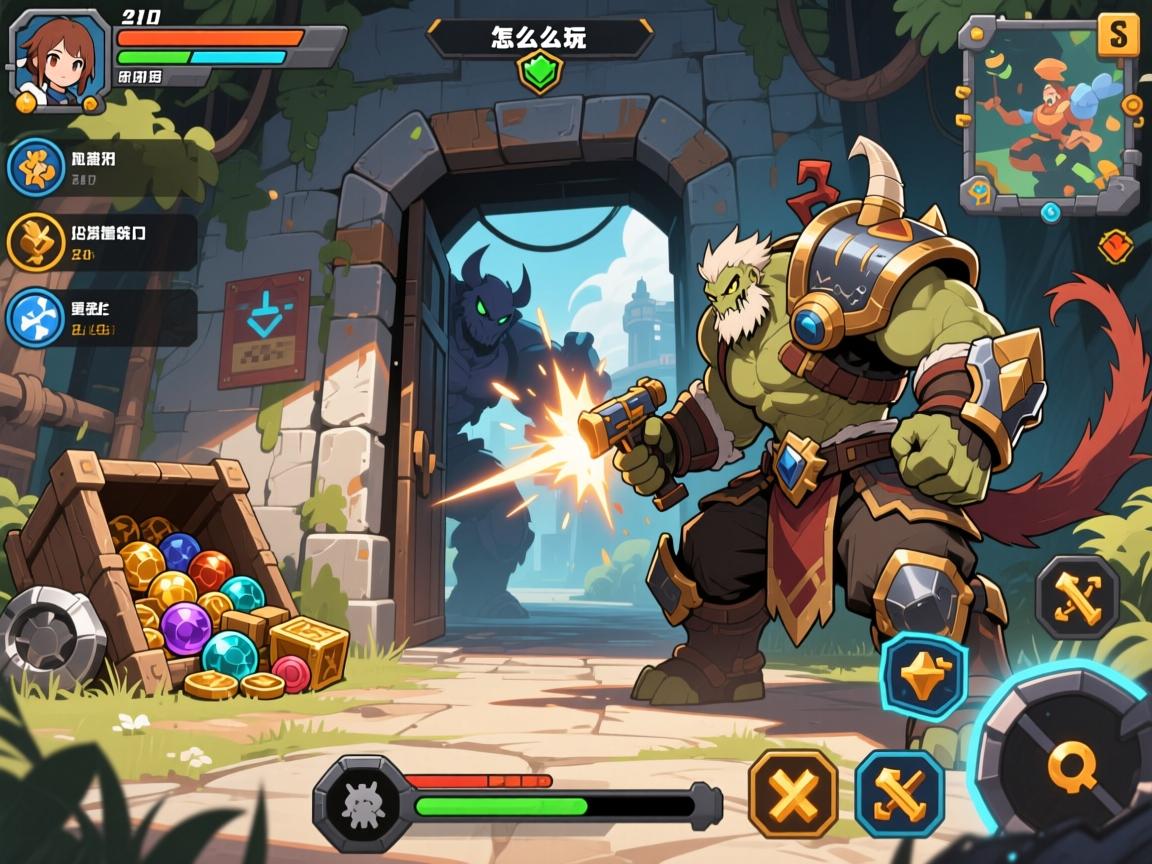Image resolution: width=1152 pixels, height=864 pixels.
Task: Open the 怎么么玩 how-to-play banner
Action: (x=539, y=38)
